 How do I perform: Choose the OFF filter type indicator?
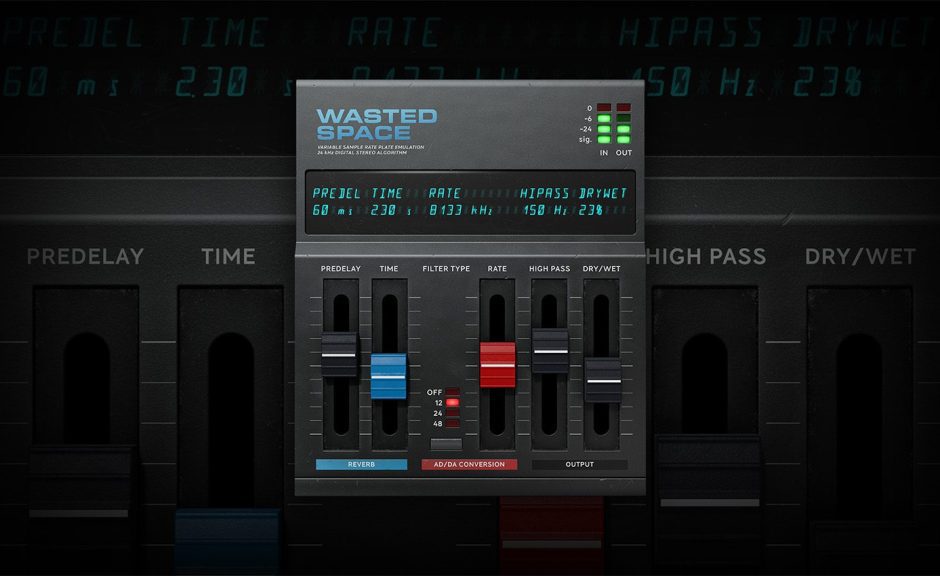point(453,392)
